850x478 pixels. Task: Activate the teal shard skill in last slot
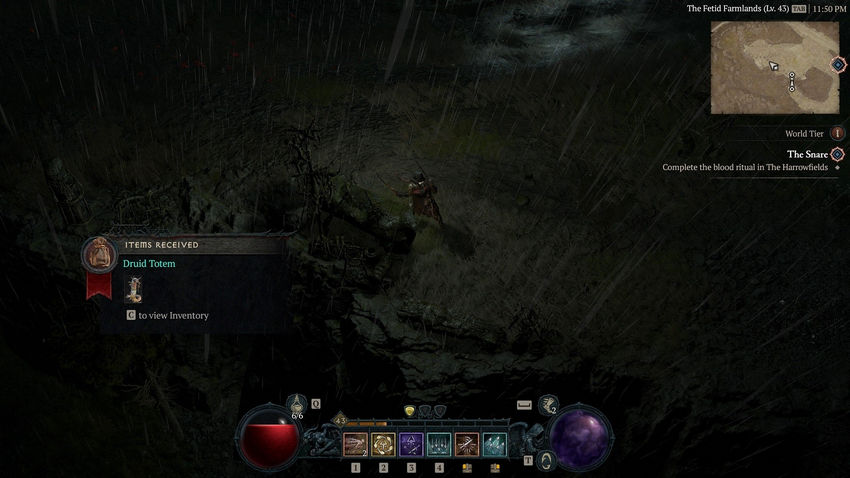click(x=495, y=444)
